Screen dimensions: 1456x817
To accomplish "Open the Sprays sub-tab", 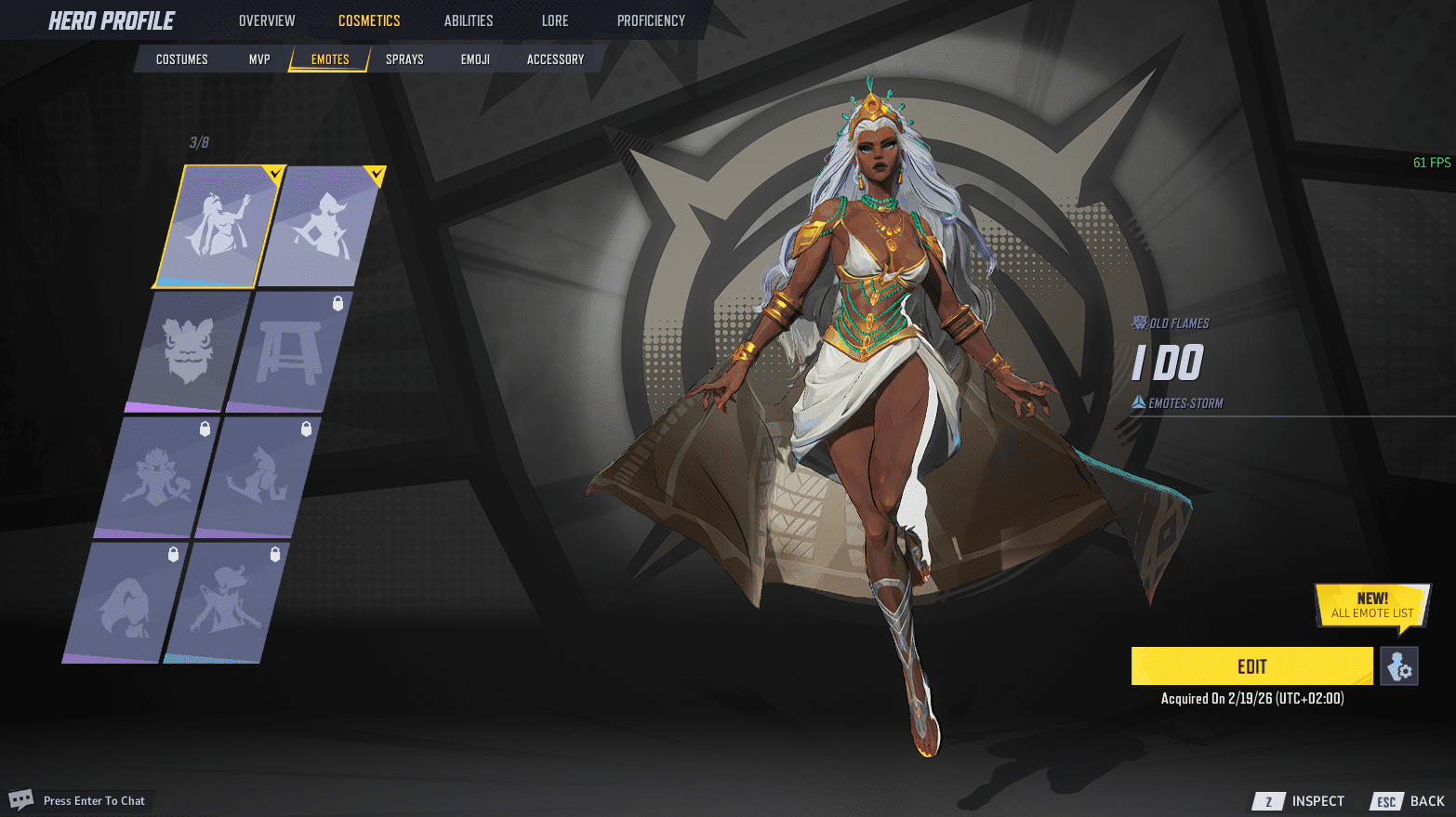I will coord(404,59).
